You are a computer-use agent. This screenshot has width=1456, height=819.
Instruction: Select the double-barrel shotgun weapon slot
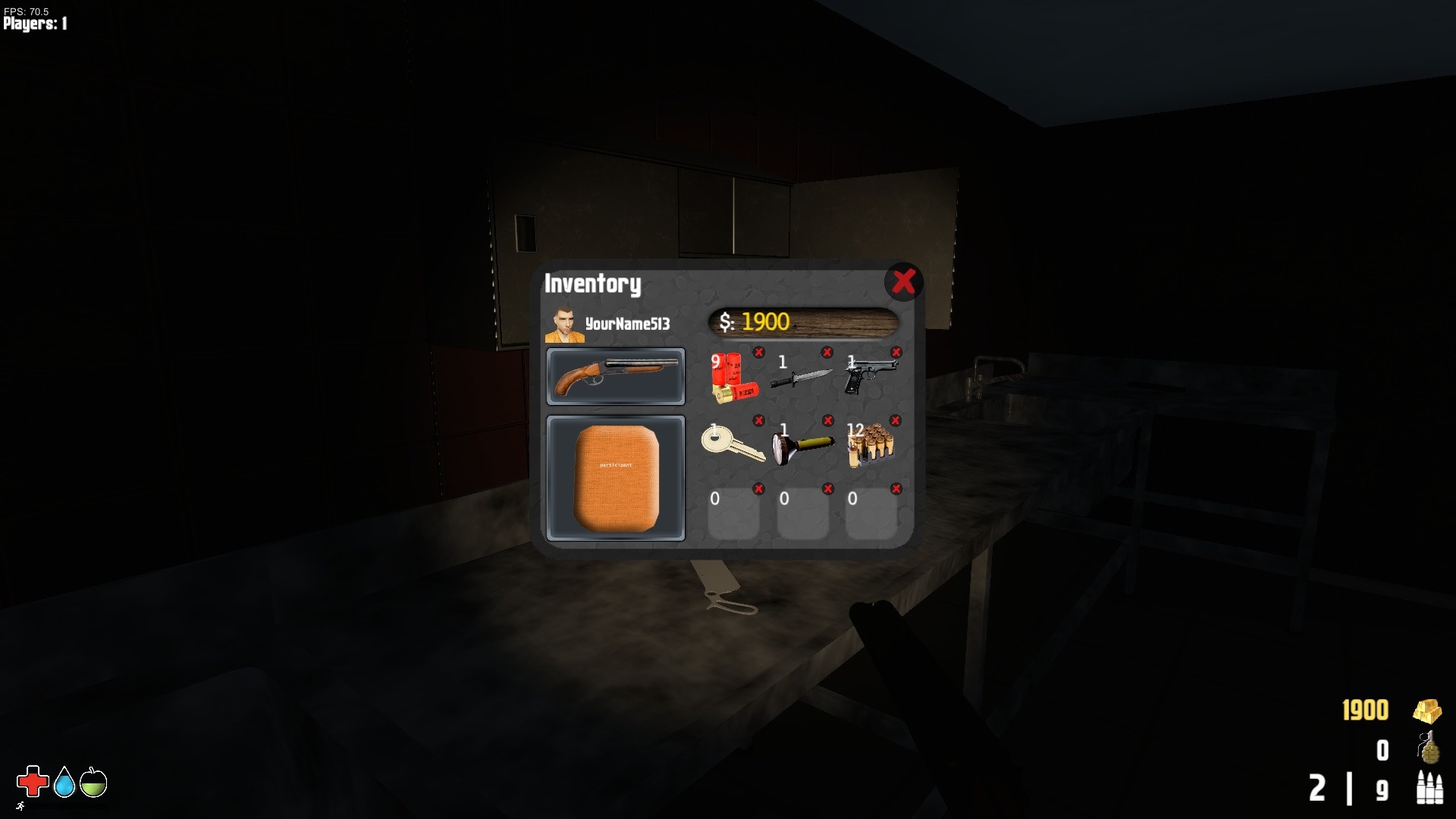(615, 377)
